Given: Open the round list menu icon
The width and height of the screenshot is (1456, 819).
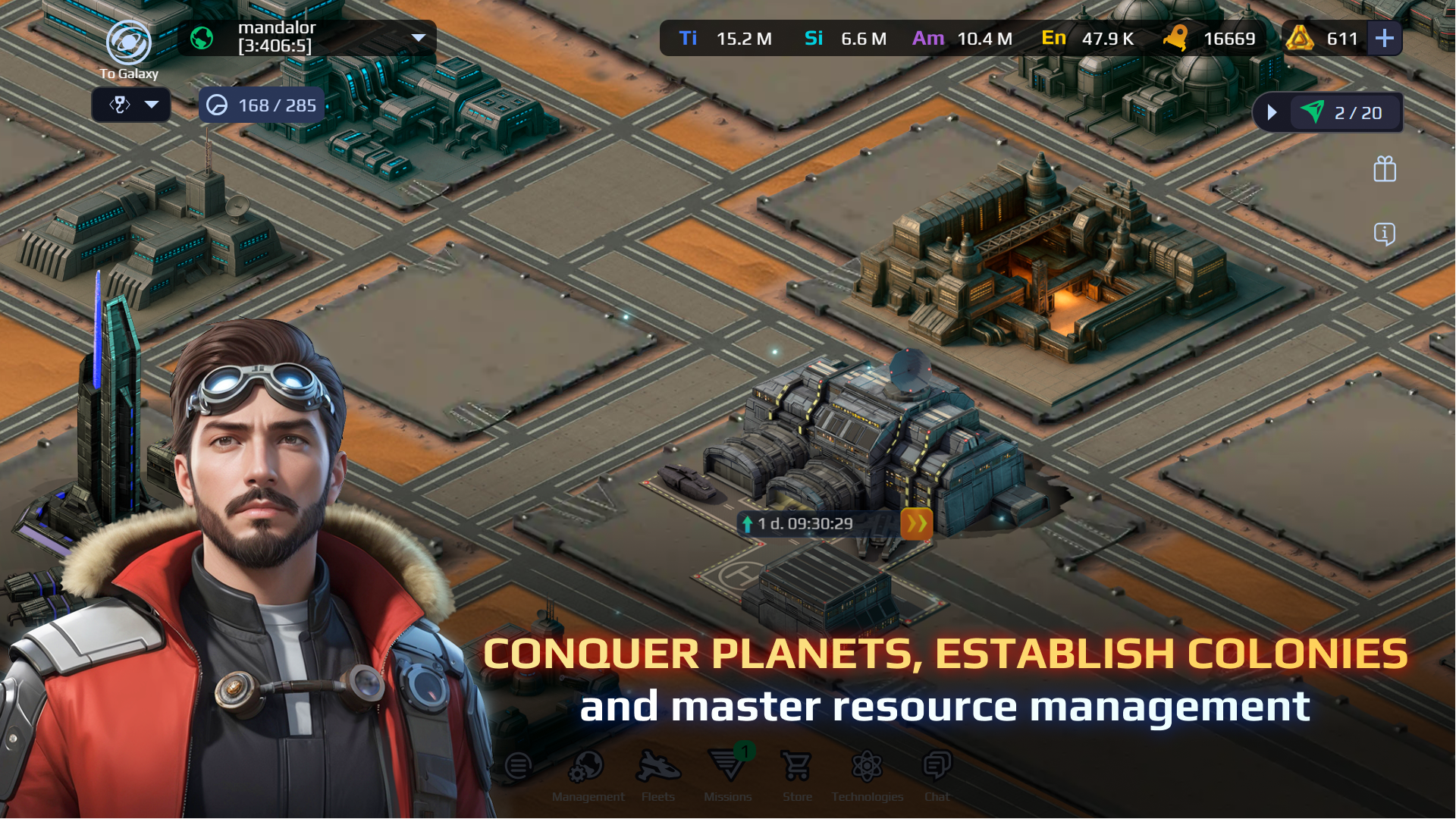Looking at the screenshot, I should tap(518, 767).
